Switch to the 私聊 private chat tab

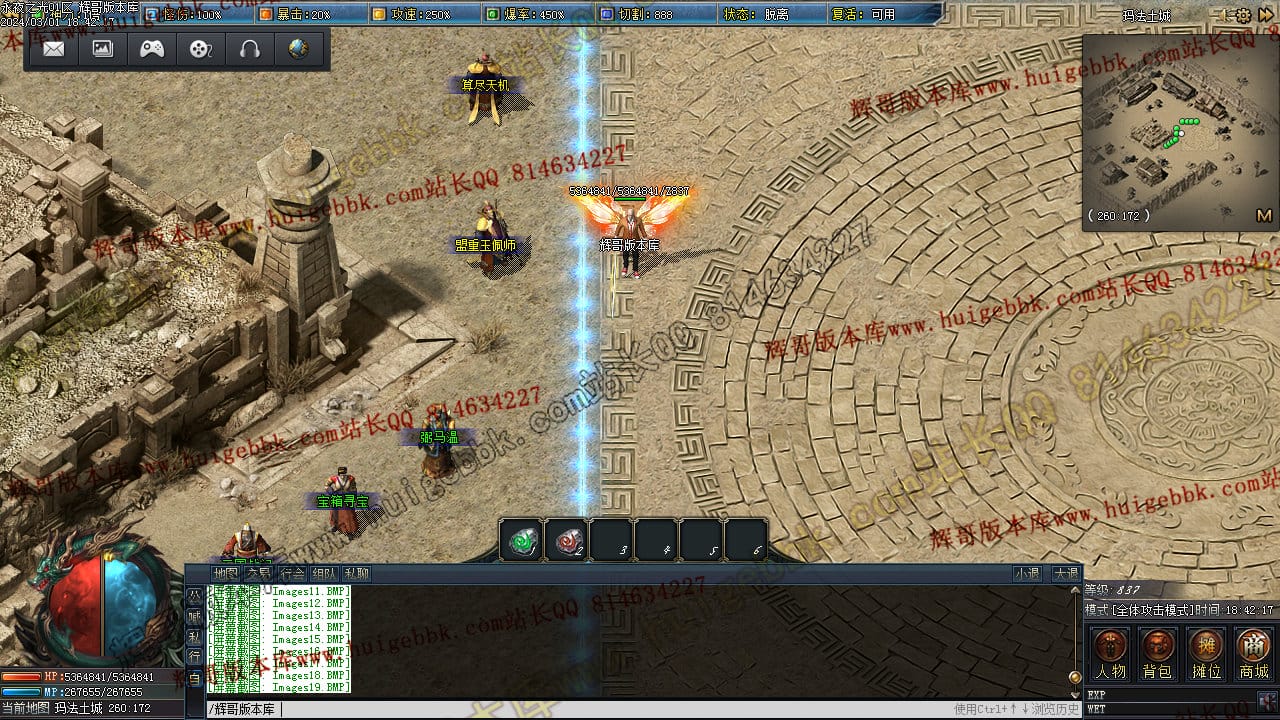(357, 574)
